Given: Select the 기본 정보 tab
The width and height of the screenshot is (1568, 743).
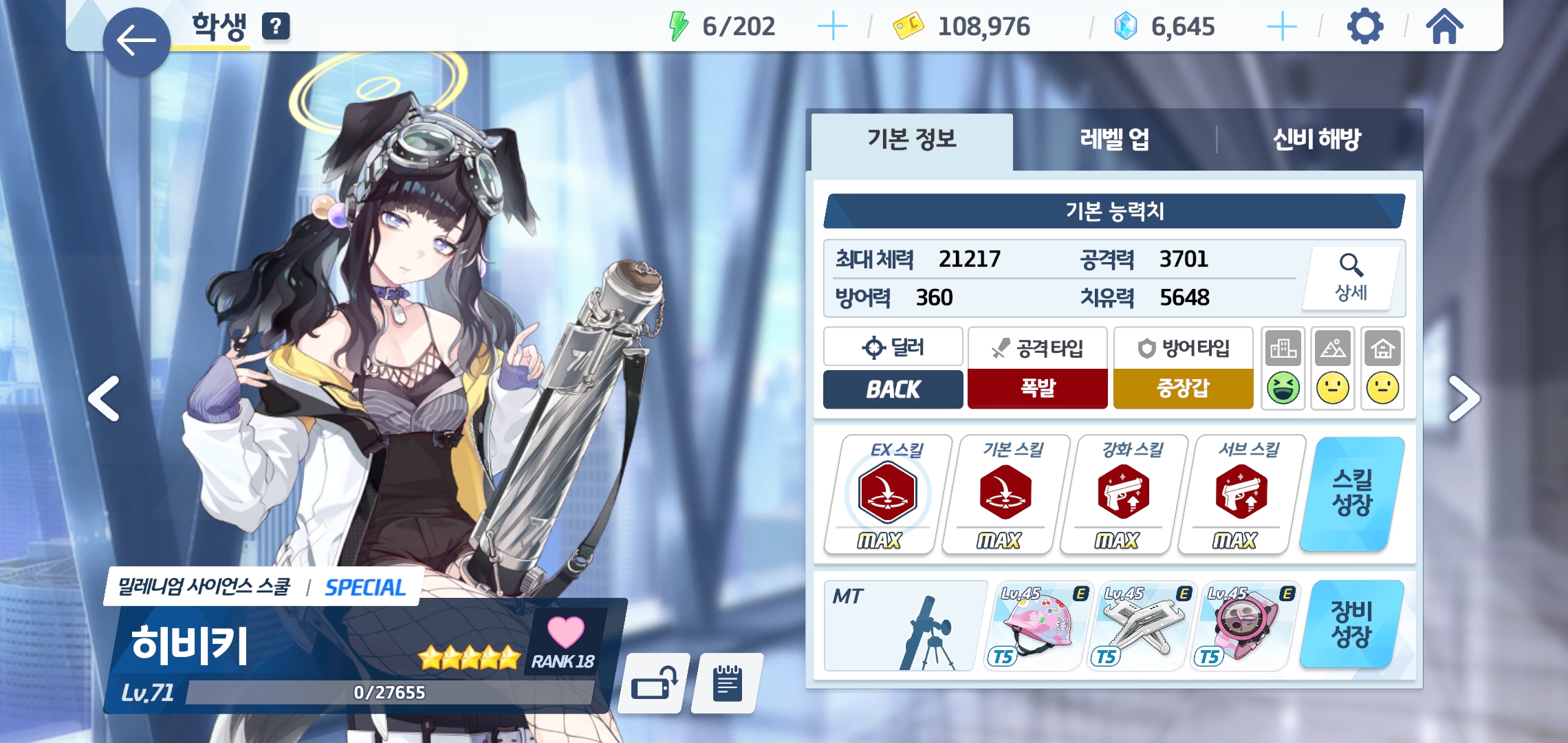Looking at the screenshot, I should click(x=912, y=140).
